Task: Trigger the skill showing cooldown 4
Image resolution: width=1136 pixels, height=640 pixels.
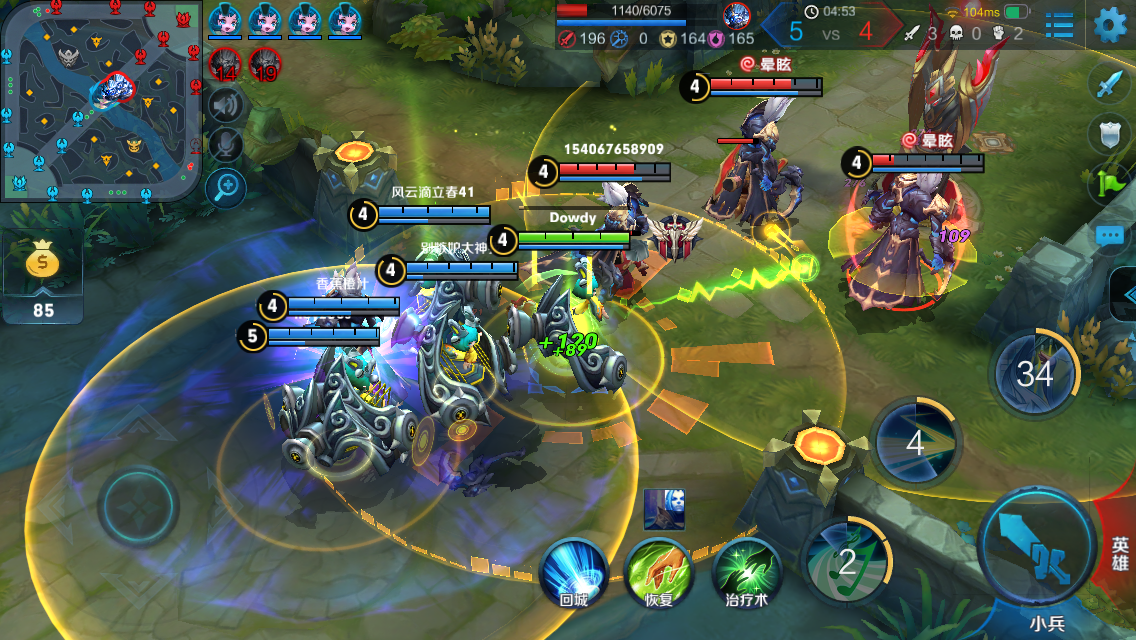Action: (915, 442)
